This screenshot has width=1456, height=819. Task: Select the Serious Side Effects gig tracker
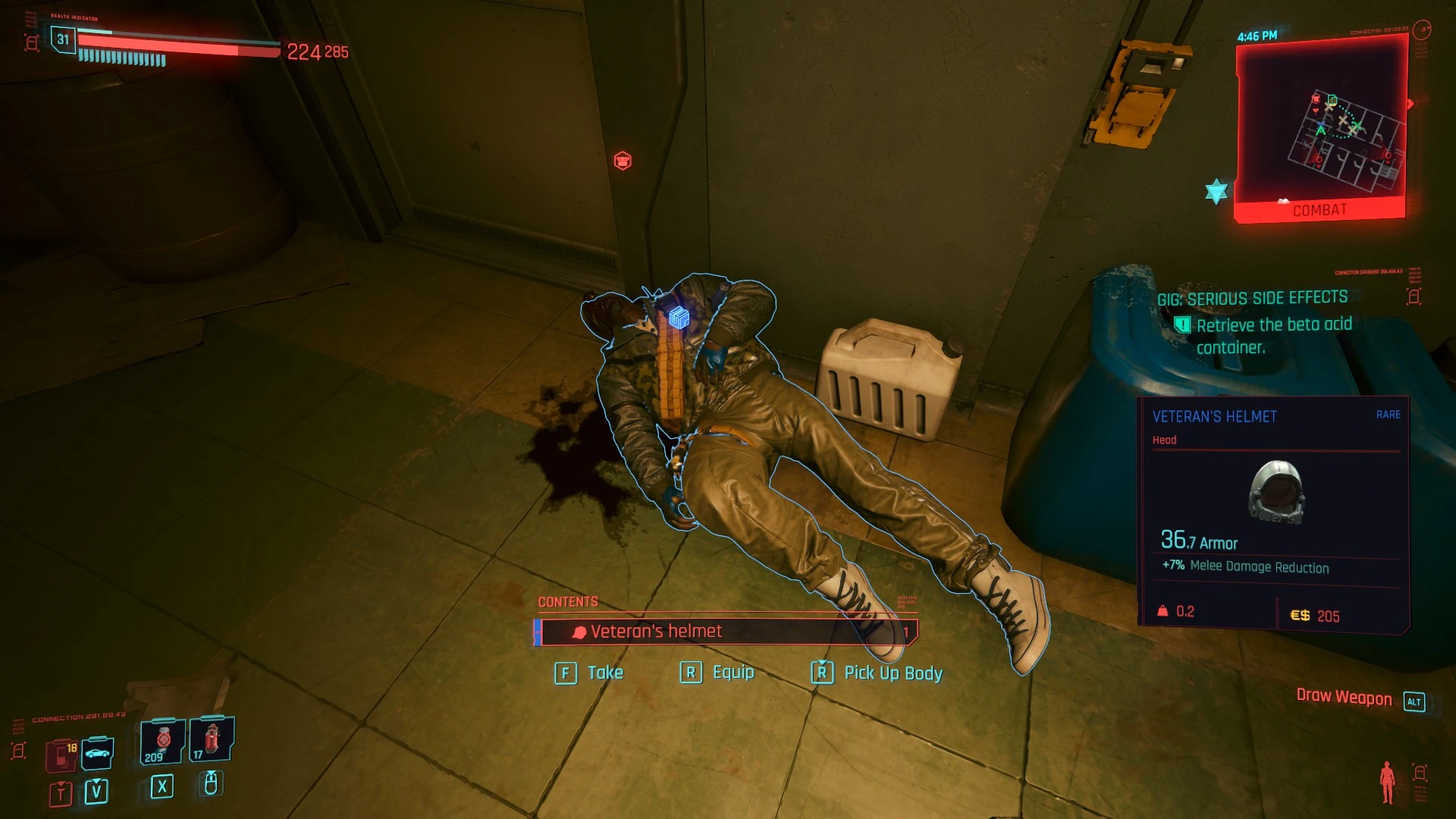click(x=1252, y=299)
